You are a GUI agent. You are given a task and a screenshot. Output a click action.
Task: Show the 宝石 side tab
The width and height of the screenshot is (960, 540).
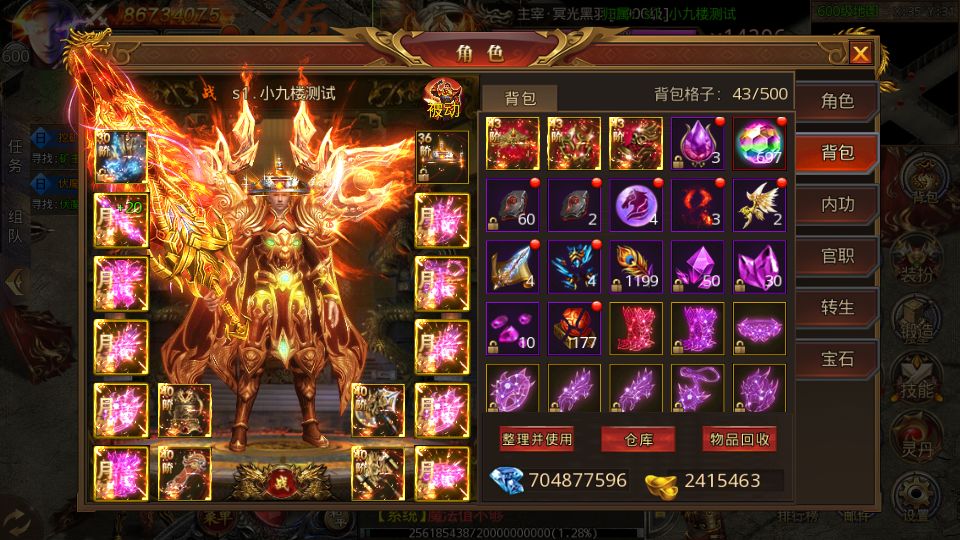pyautogui.click(x=837, y=359)
